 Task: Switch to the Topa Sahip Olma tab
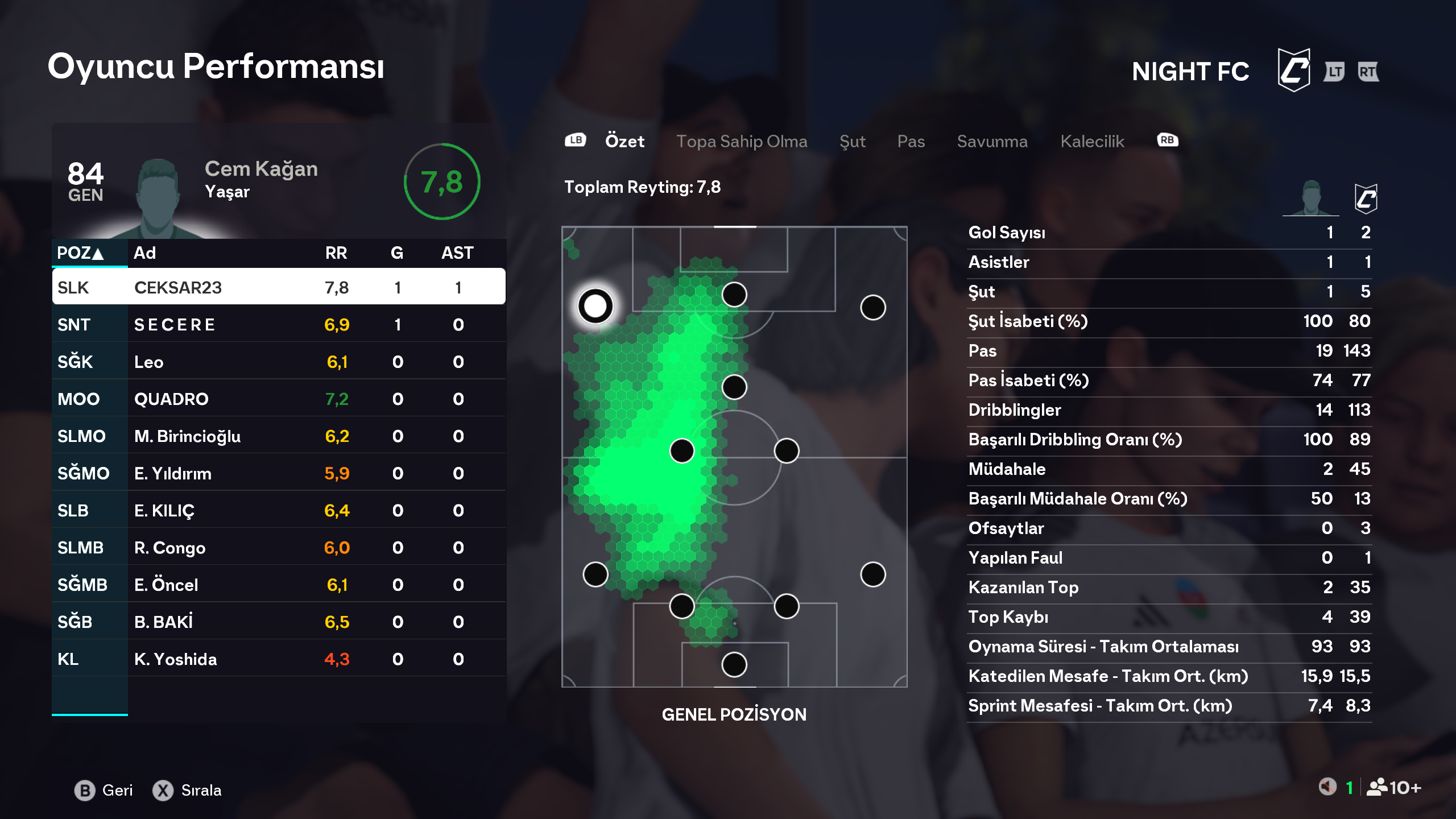pos(741,141)
